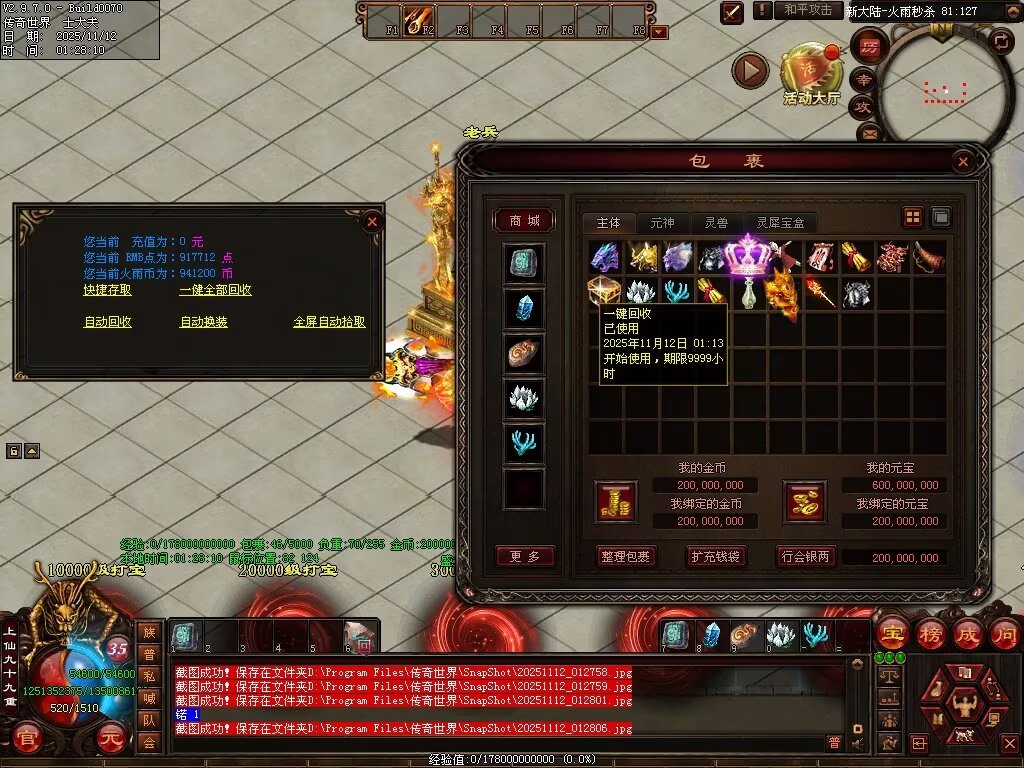This screenshot has width=1024, height=768.
Task: Close the 包裹 bag window
Action: 962,161
